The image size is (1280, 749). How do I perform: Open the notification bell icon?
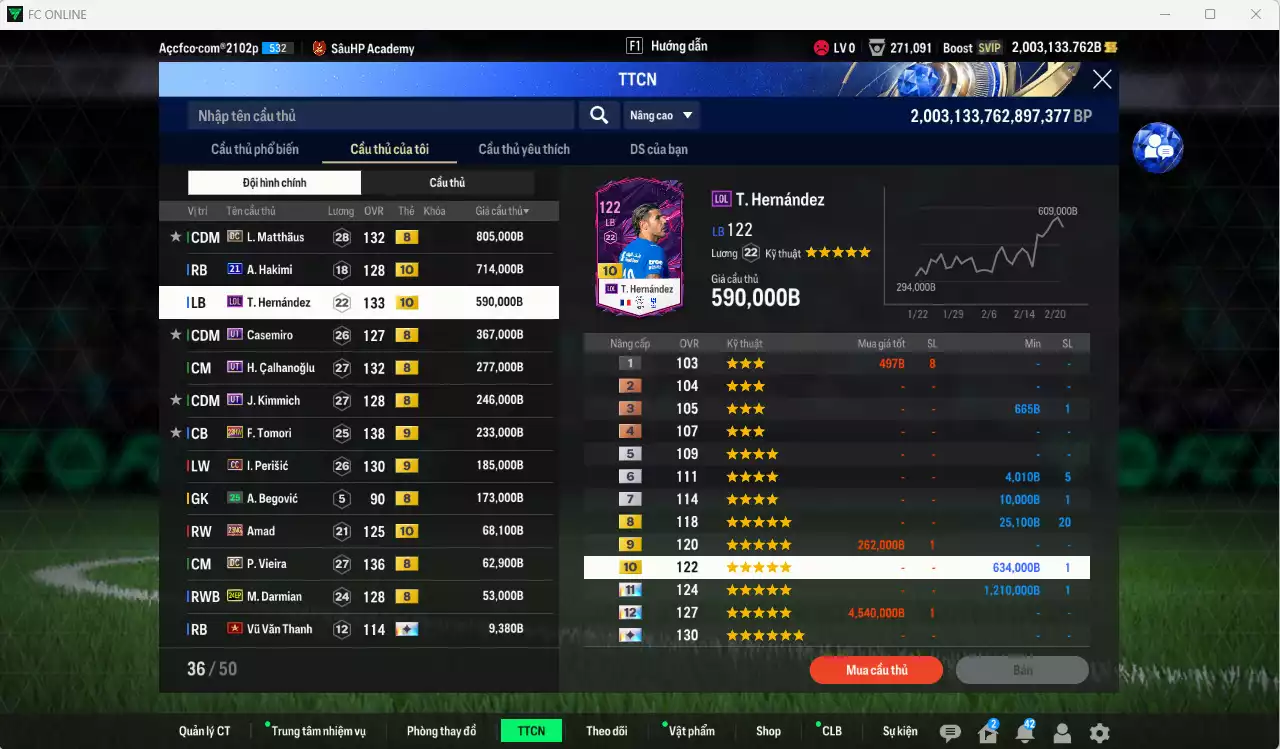coord(1024,733)
